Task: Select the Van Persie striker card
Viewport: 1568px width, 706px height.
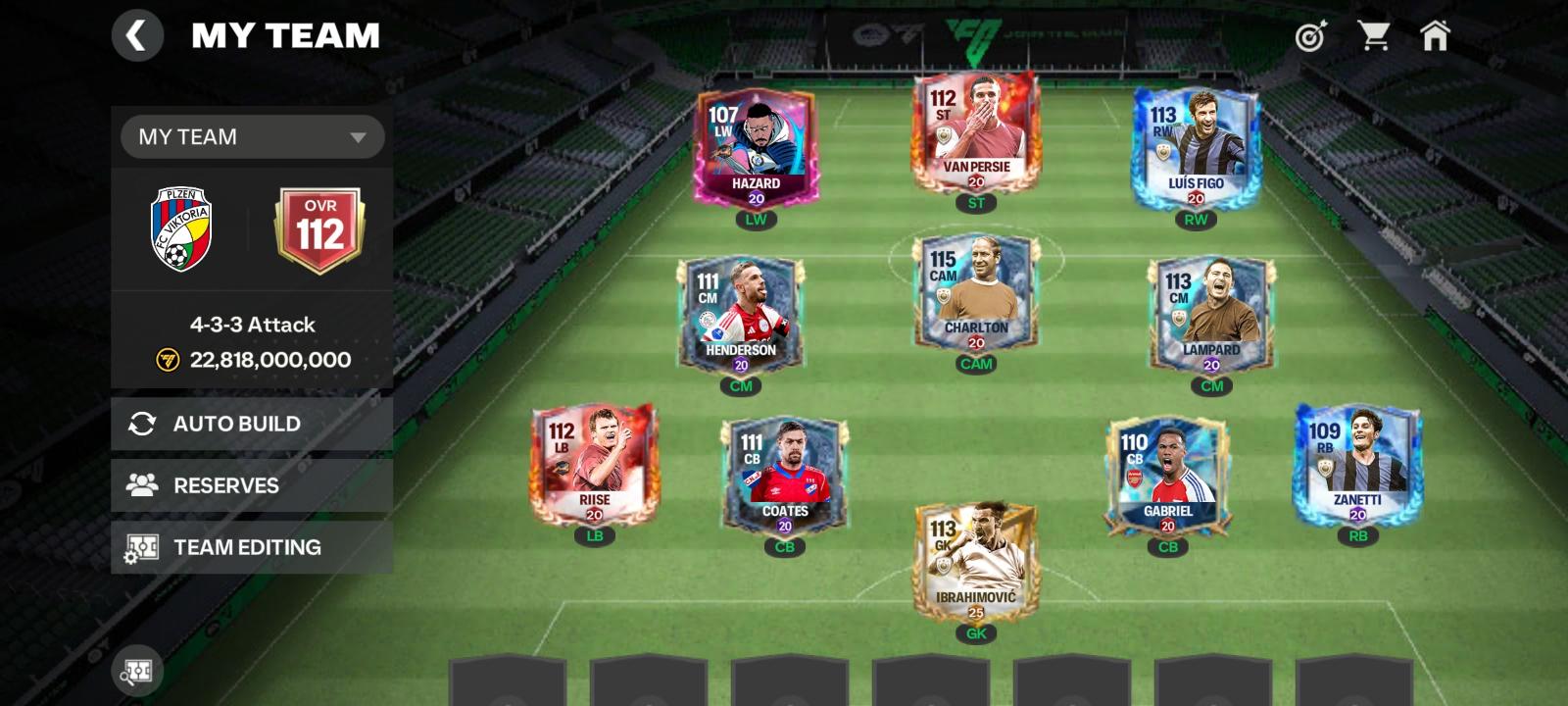Action: tap(976, 132)
